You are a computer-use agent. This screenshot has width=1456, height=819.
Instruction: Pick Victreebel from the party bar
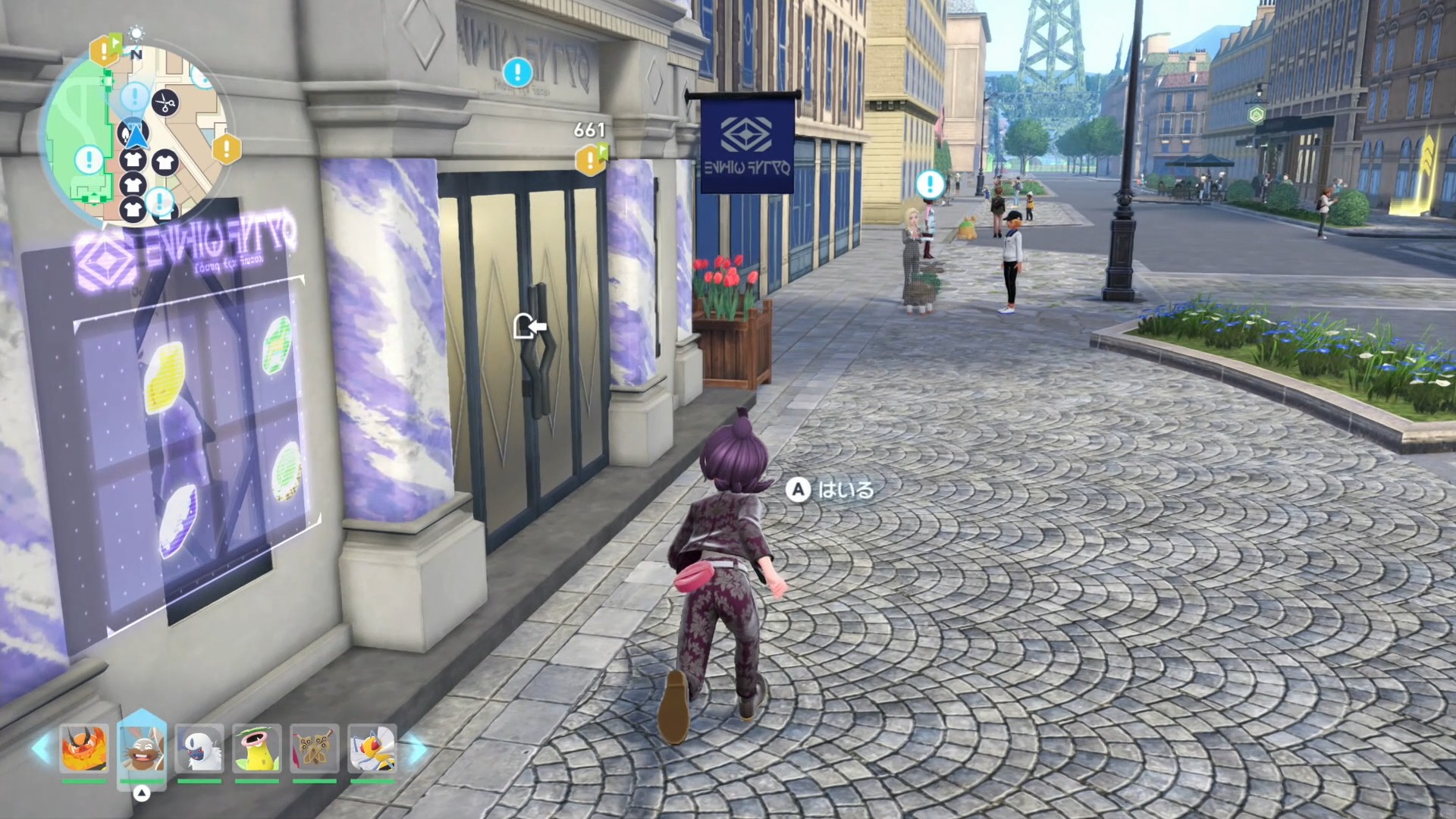point(257,748)
